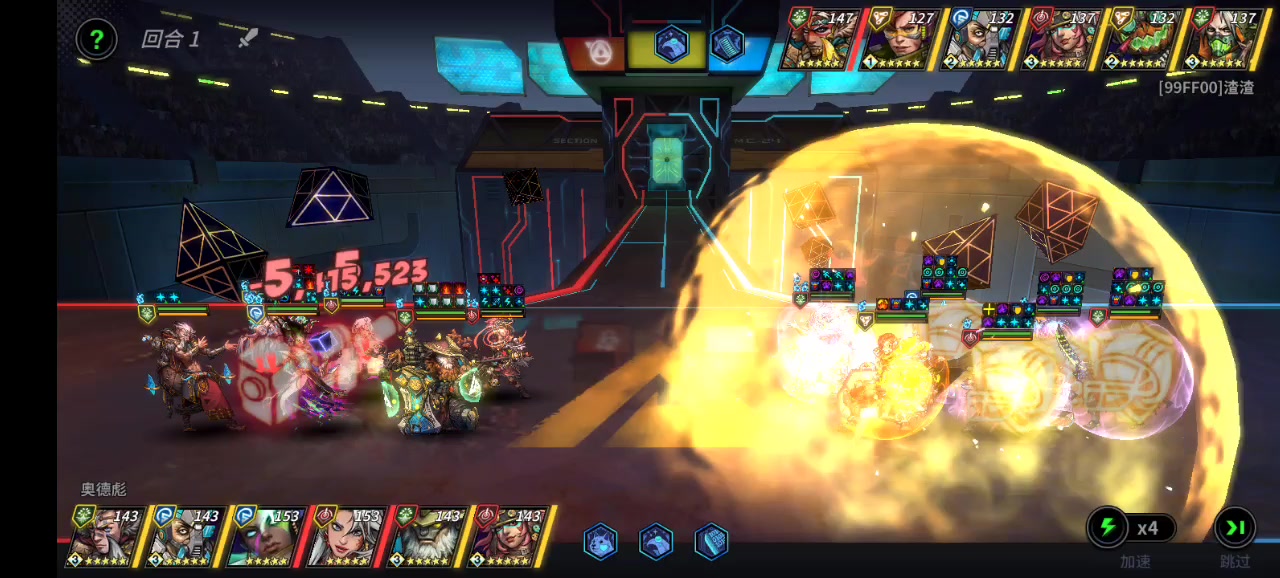Image resolution: width=1280 pixels, height=578 pixels.
Task: Open the hat-wearing woman ally portrait
Action: point(508,536)
